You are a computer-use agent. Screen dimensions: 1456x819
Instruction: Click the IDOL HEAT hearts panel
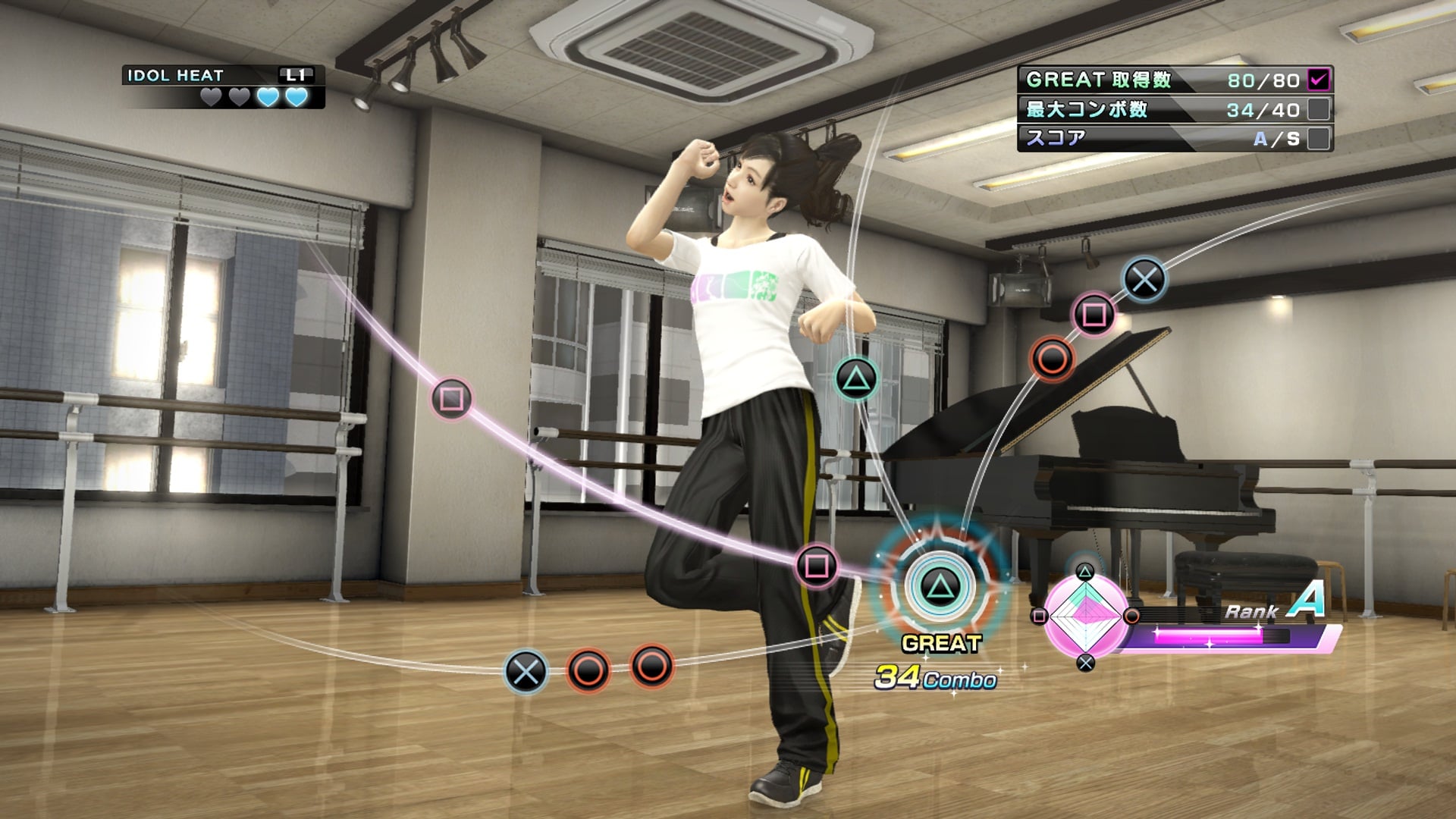pos(224,86)
